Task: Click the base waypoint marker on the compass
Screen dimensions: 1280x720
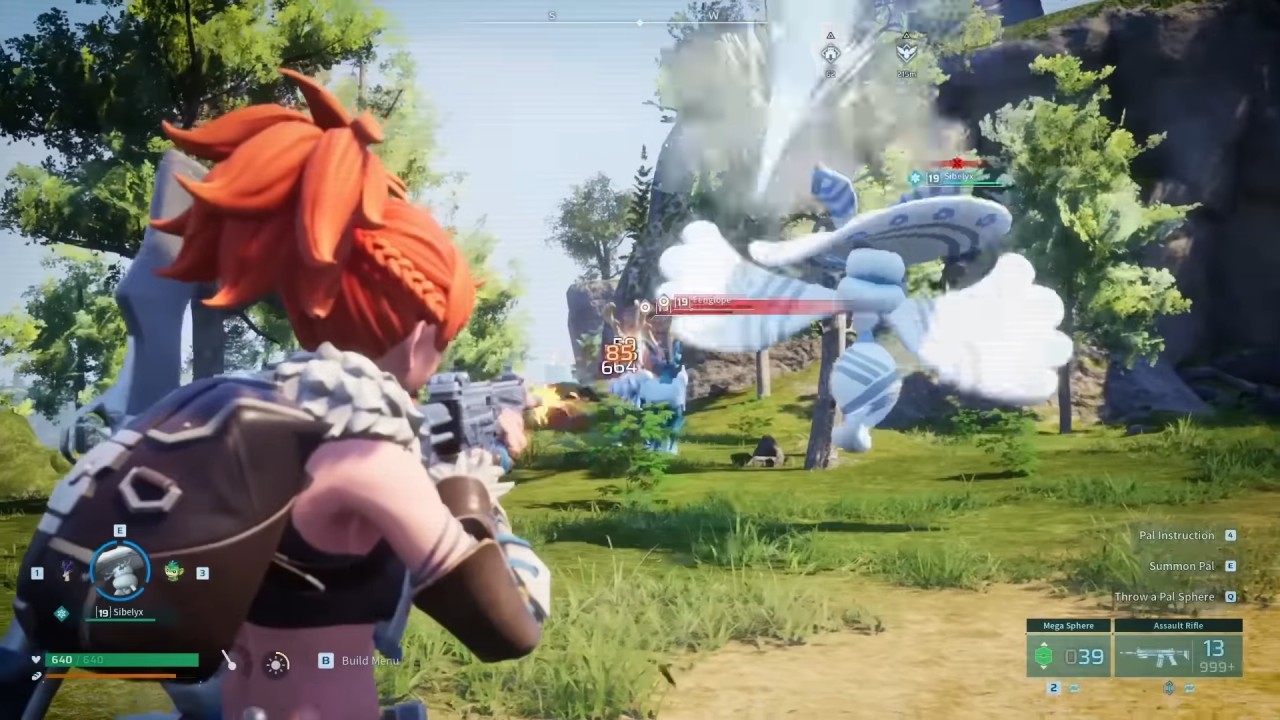Action: tap(830, 50)
